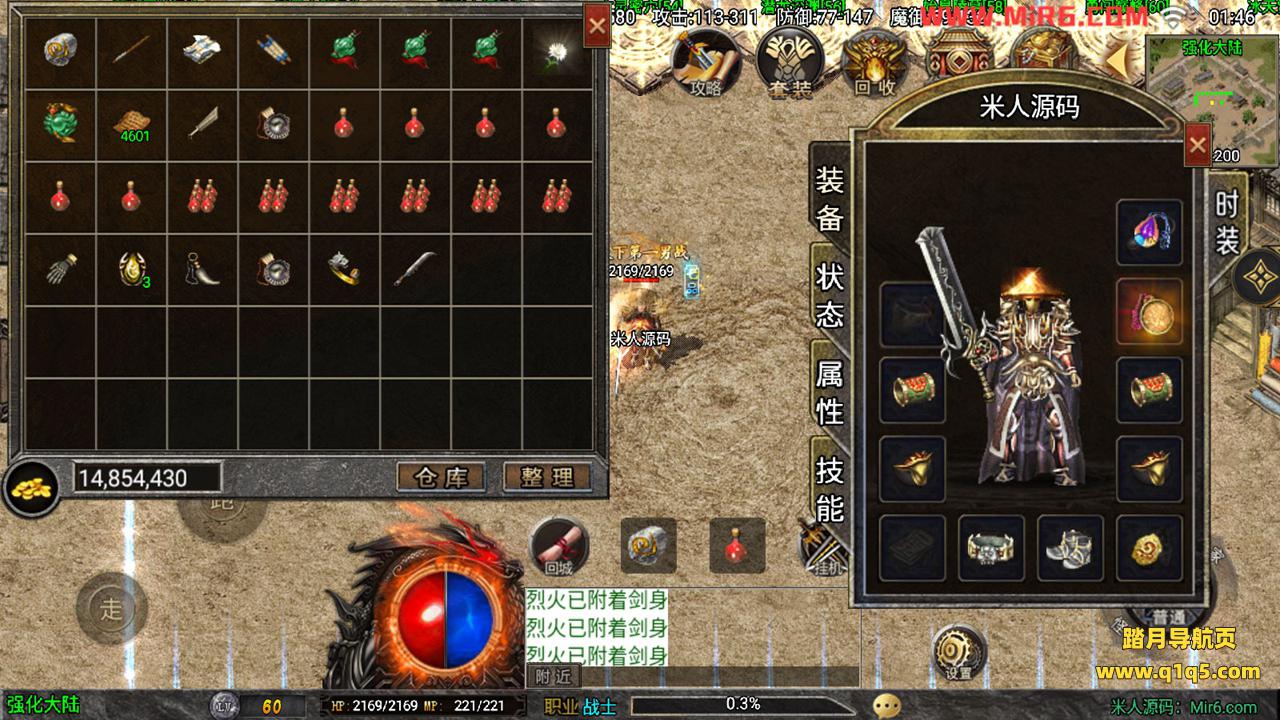The width and height of the screenshot is (1280, 720).
Task: Open the chat speech bubble icon
Action: click(x=886, y=706)
